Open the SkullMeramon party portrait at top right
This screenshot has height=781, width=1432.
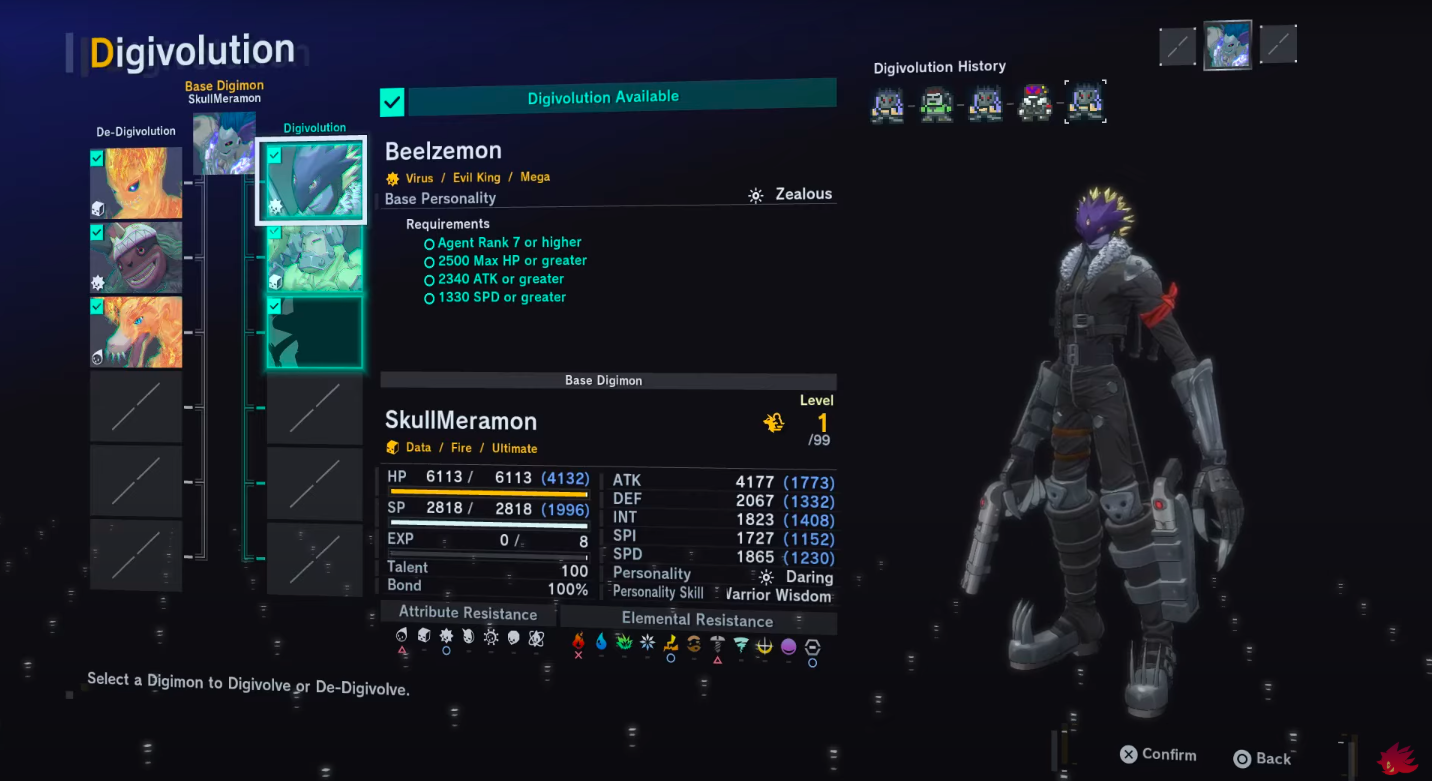1227,45
